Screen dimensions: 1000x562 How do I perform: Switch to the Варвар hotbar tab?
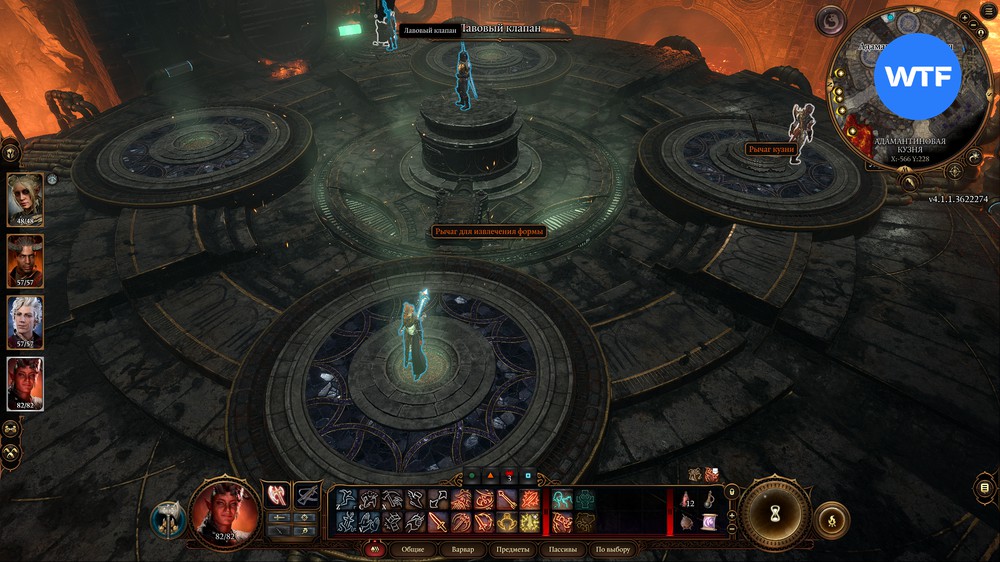pyautogui.click(x=463, y=549)
